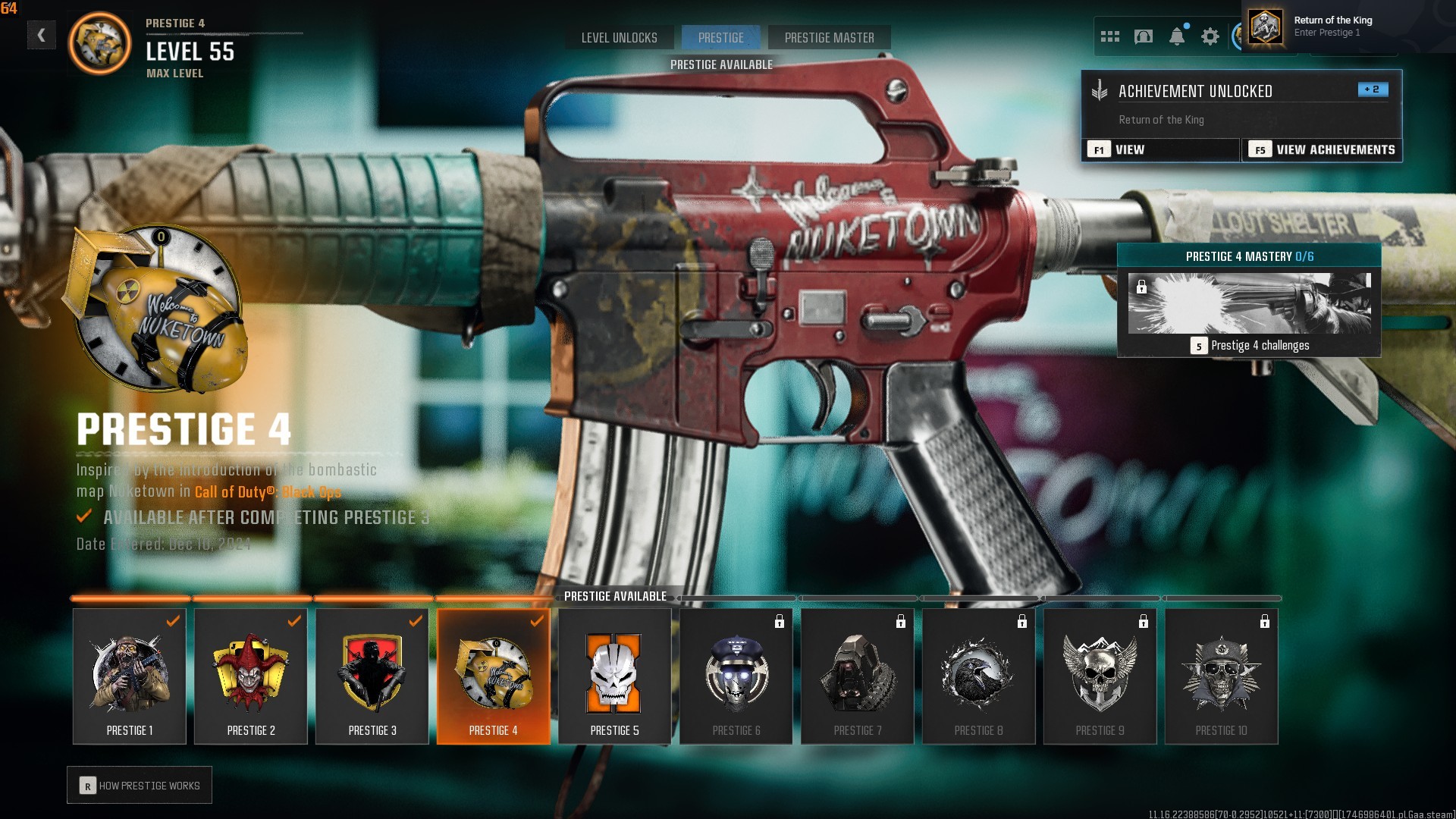
Task: Select the Prestige 3 tile
Action: click(372, 676)
